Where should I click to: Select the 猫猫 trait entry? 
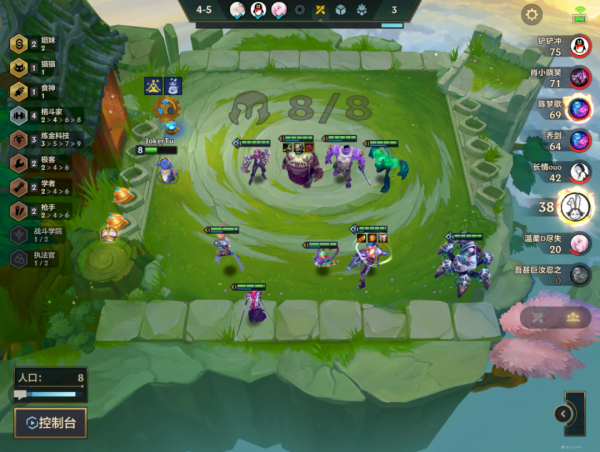(x=40, y=67)
